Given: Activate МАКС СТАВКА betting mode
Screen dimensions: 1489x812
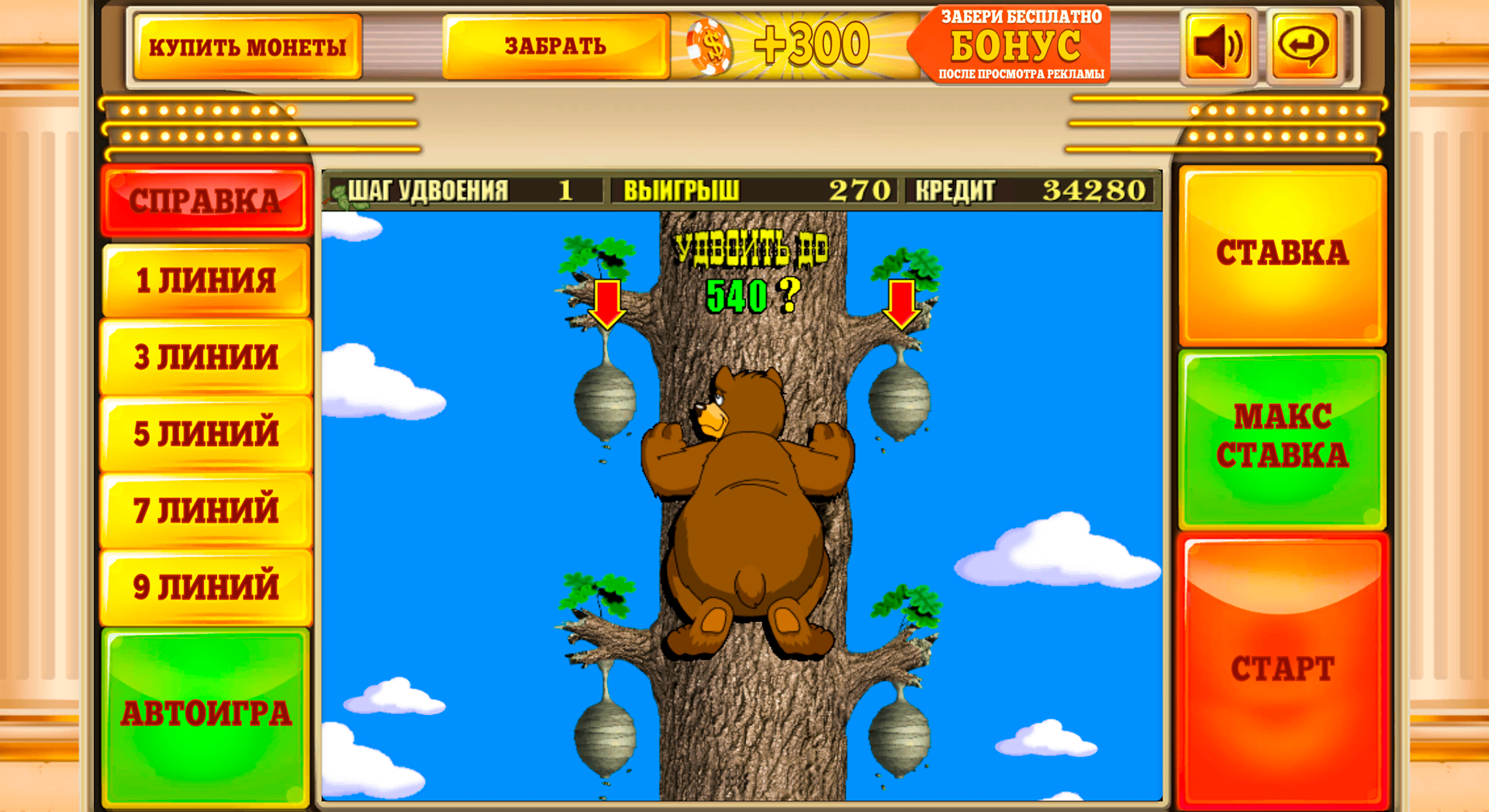Looking at the screenshot, I should tap(1282, 438).
